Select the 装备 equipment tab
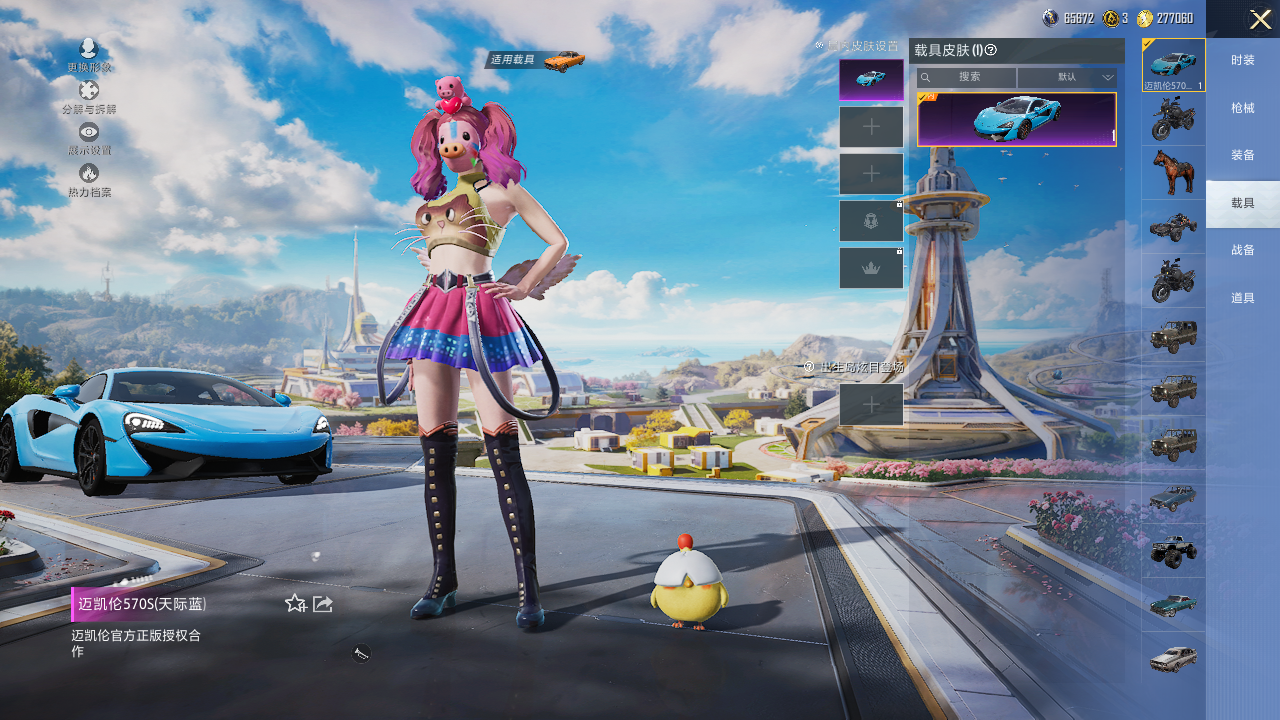 [x=1243, y=155]
